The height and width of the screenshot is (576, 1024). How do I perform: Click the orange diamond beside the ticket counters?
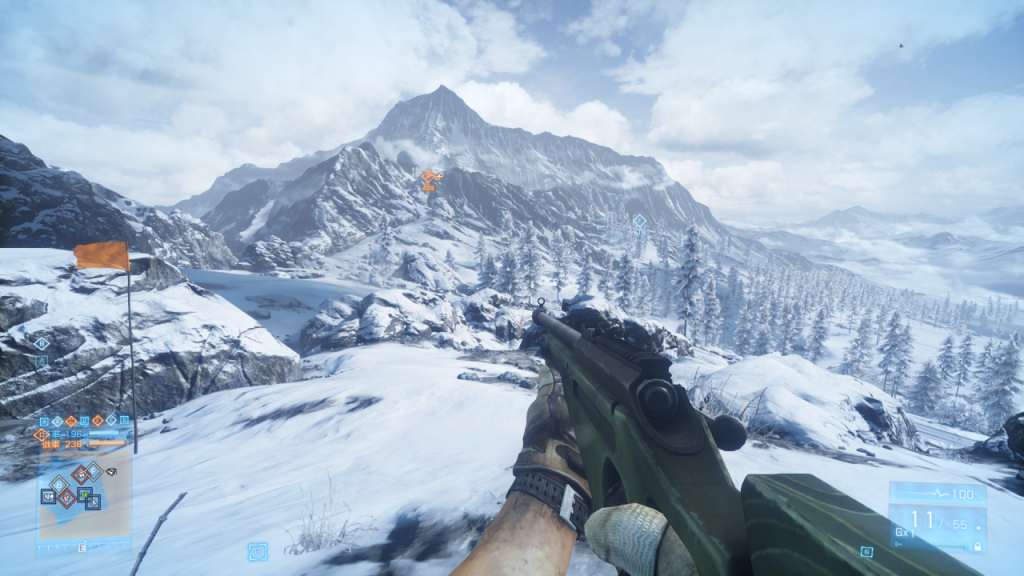42,435
